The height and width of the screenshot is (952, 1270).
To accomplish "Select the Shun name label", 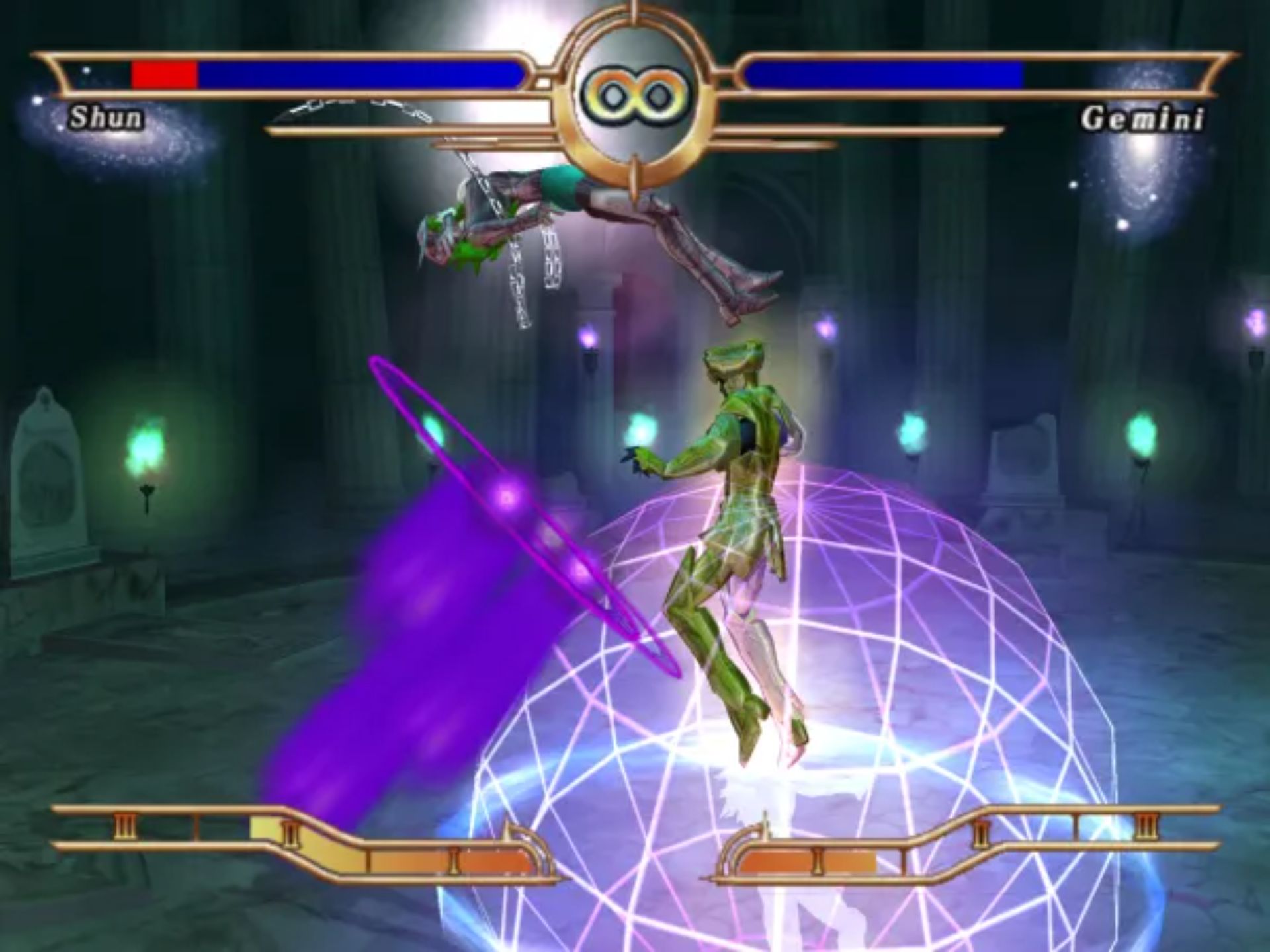I will (x=106, y=118).
